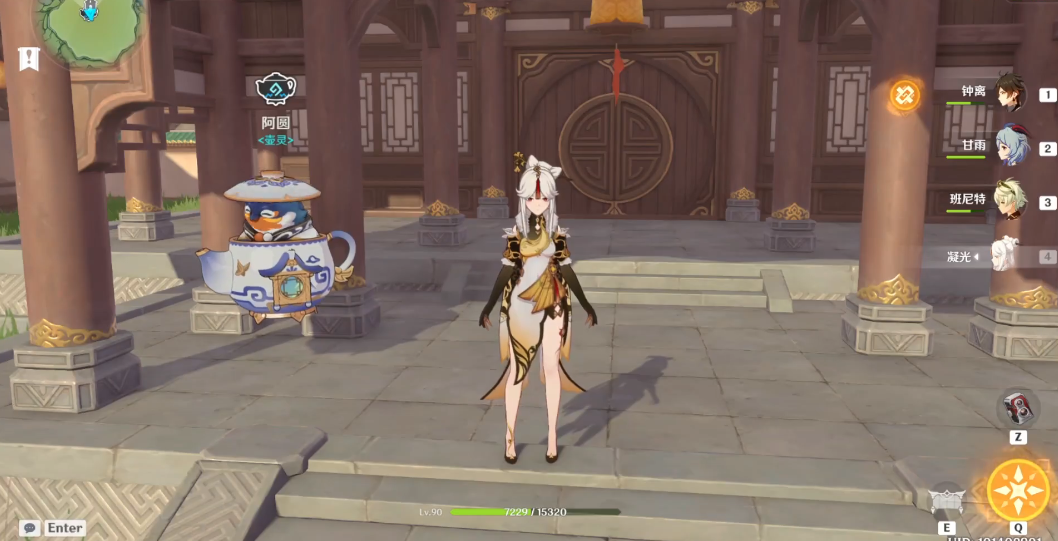Viewport: 1058px width, 541px height.
Task: Unleash the glowing elemental burst icon
Action: click(1018, 490)
